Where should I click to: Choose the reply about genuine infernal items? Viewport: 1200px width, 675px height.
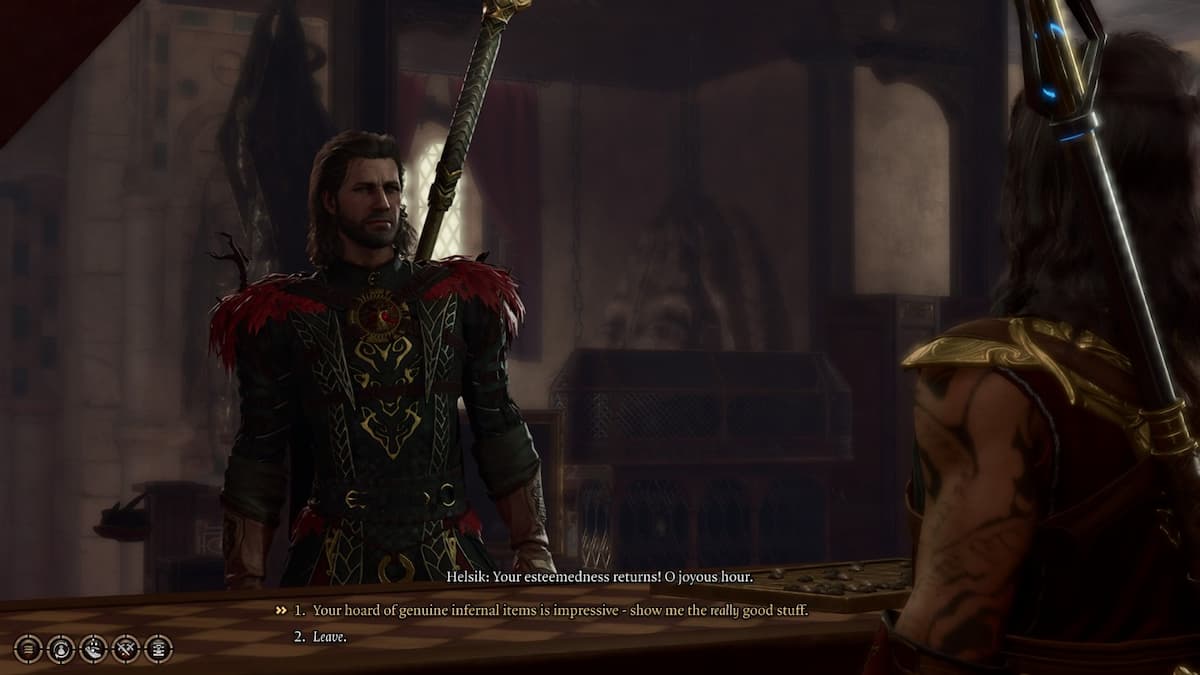(559, 610)
